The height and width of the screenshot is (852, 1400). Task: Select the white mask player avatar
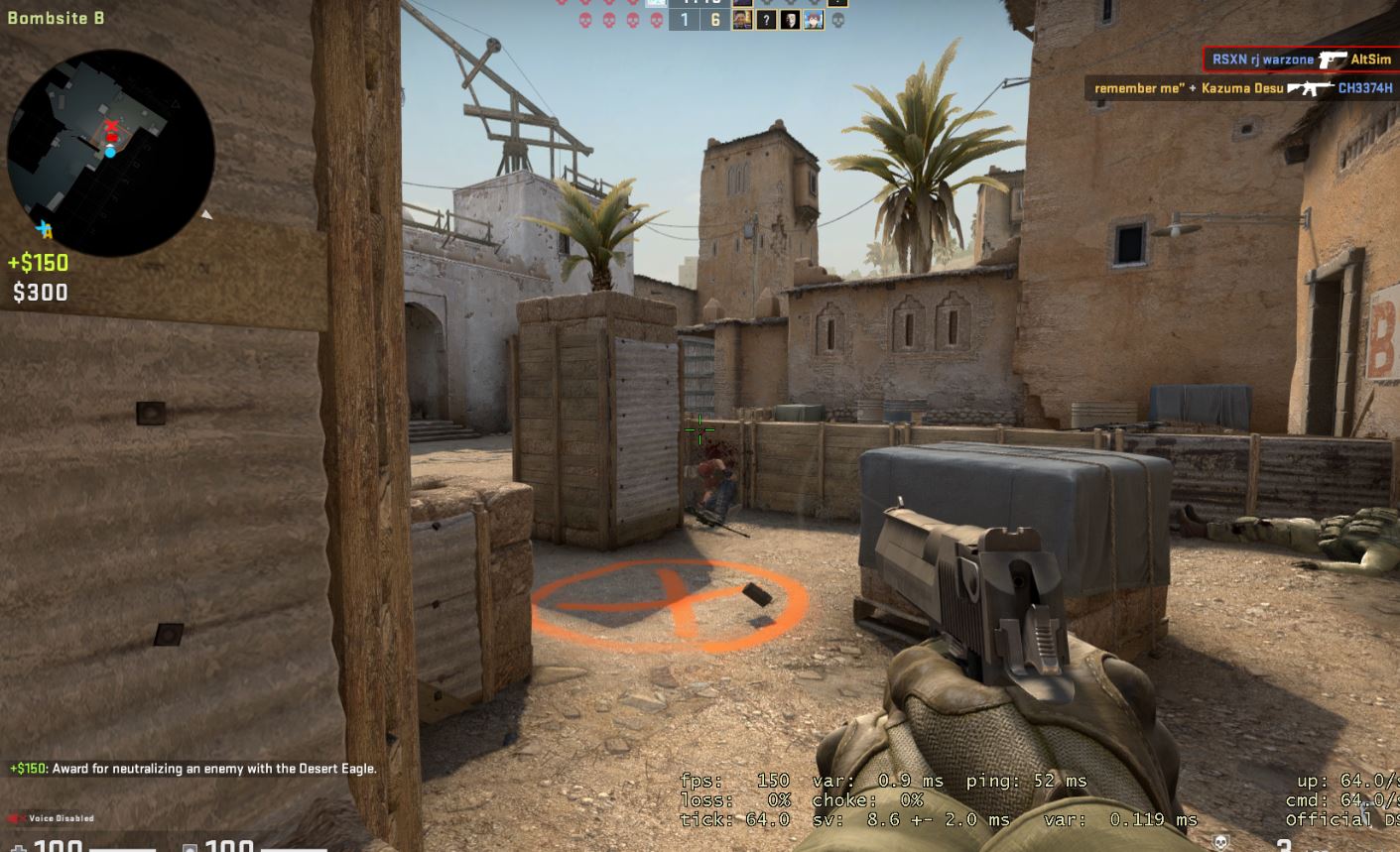point(790,20)
